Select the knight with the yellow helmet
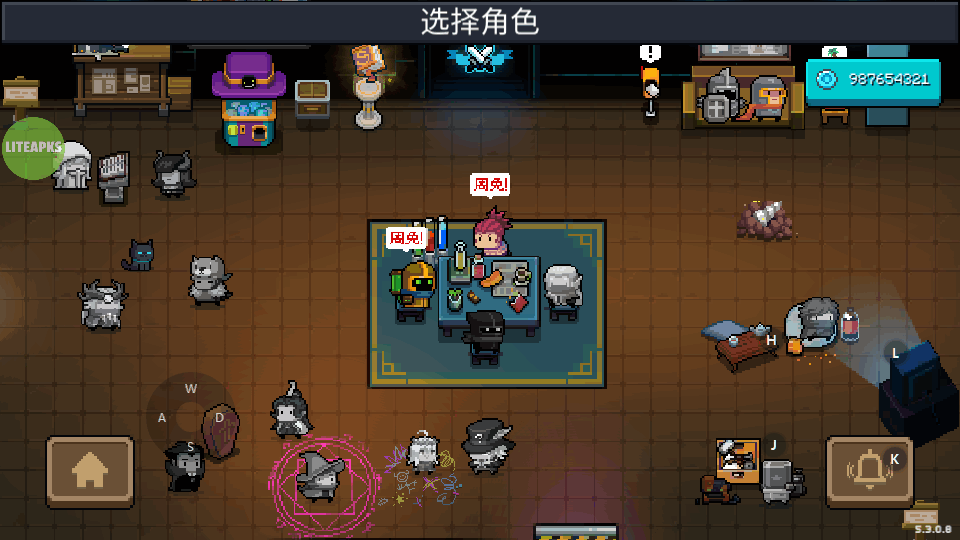Viewport: 960px width, 540px height. point(415,288)
